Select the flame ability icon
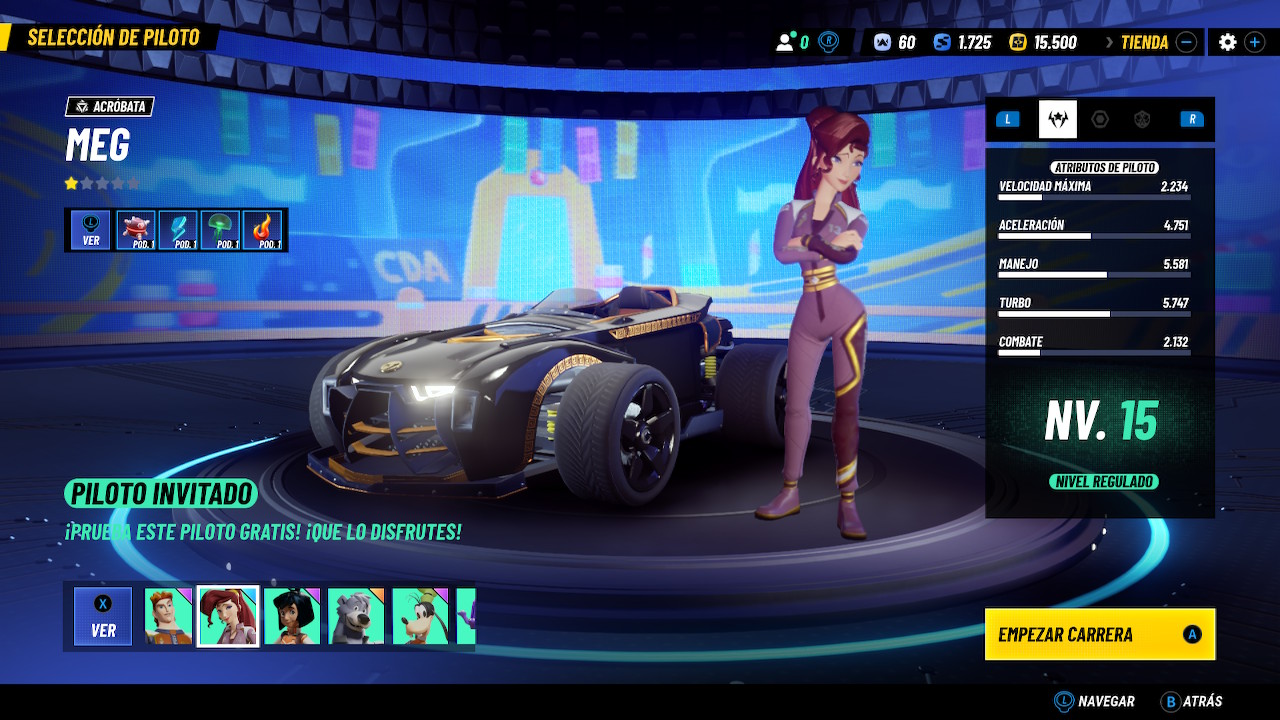The height and width of the screenshot is (720, 1280). point(263,230)
